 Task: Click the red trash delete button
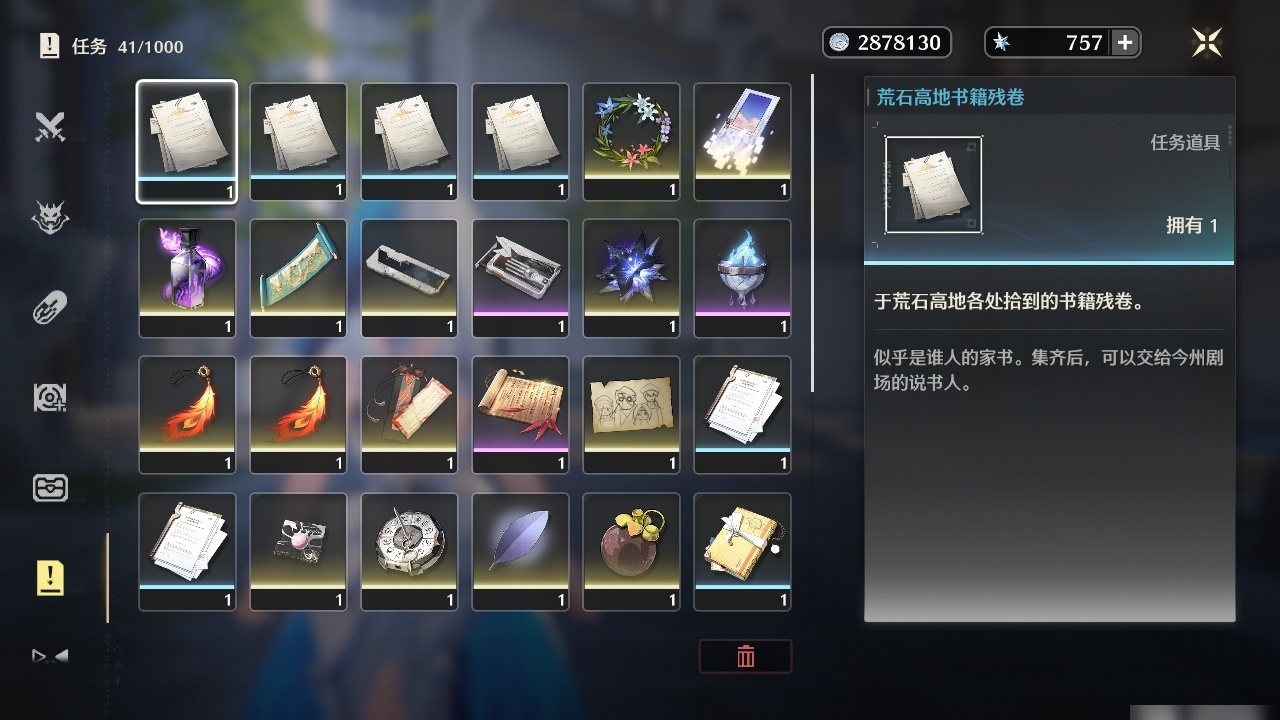pyautogui.click(x=746, y=657)
